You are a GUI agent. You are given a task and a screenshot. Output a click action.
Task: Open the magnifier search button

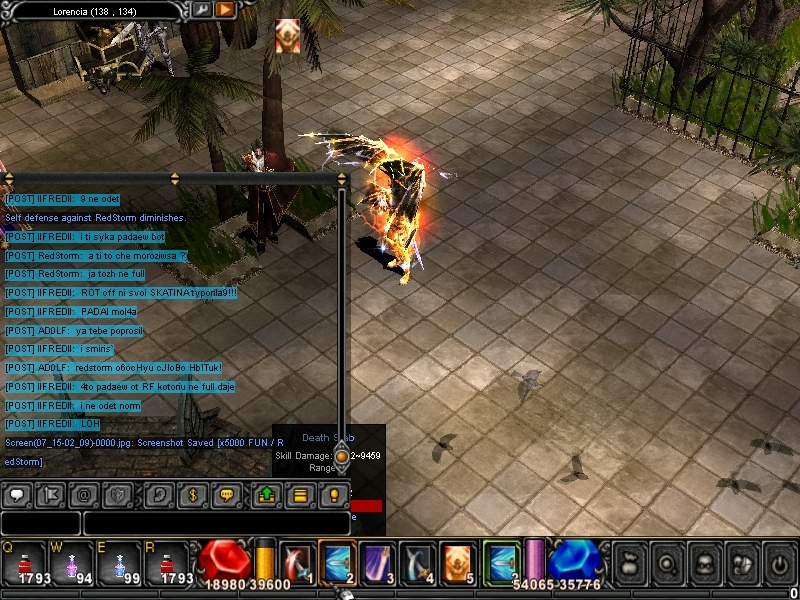point(668,563)
